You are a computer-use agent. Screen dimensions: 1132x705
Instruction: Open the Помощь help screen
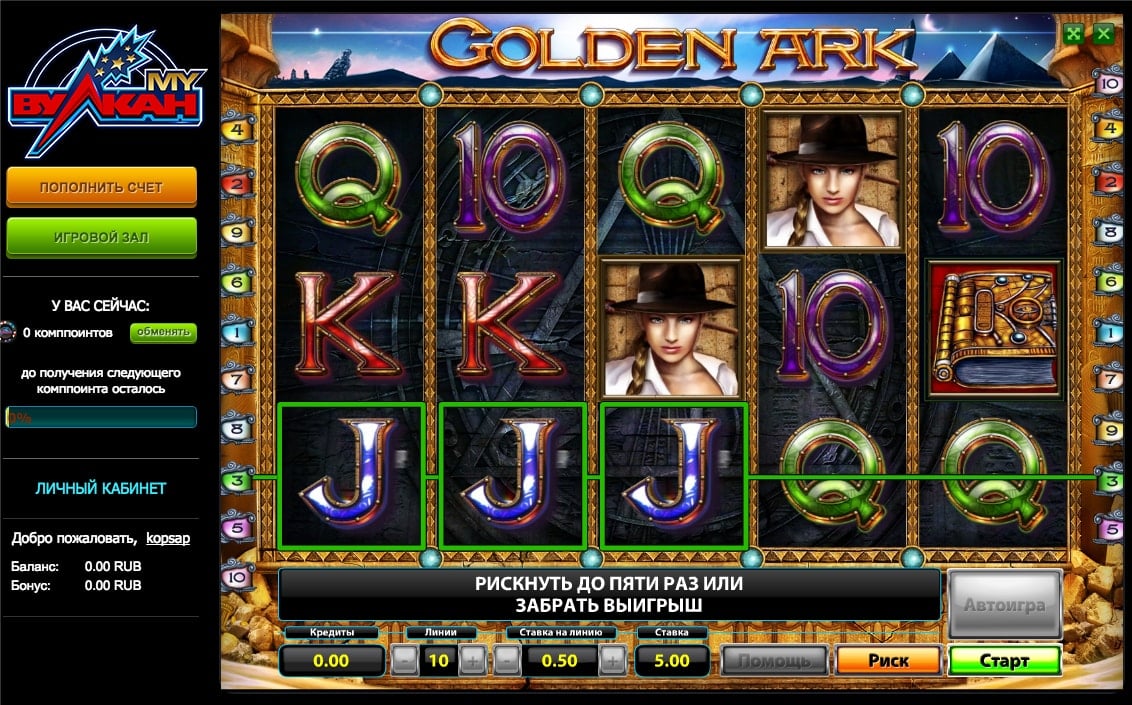pyautogui.click(x=774, y=661)
